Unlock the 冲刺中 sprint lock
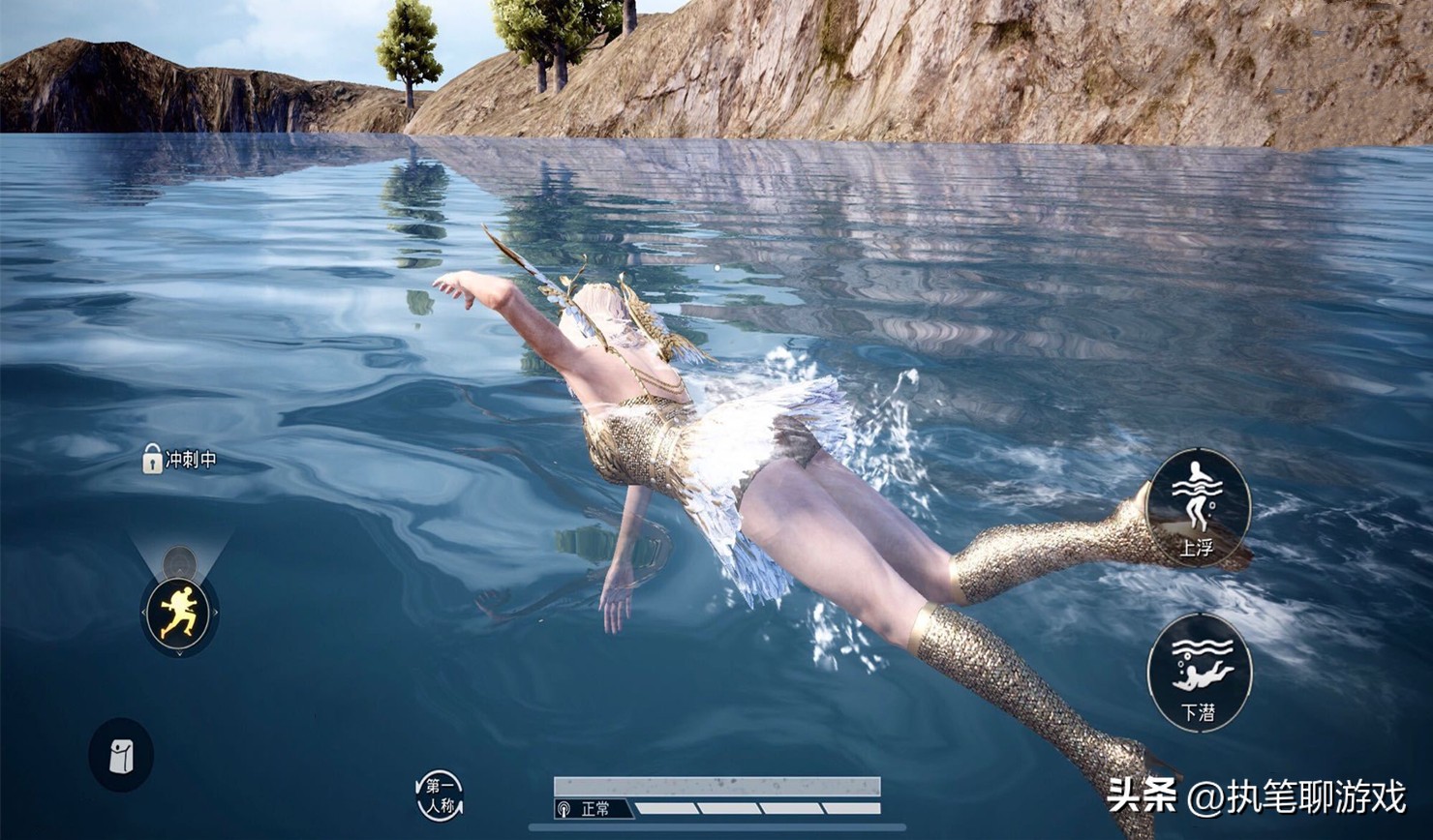The image size is (1433, 840). pyautogui.click(x=153, y=459)
